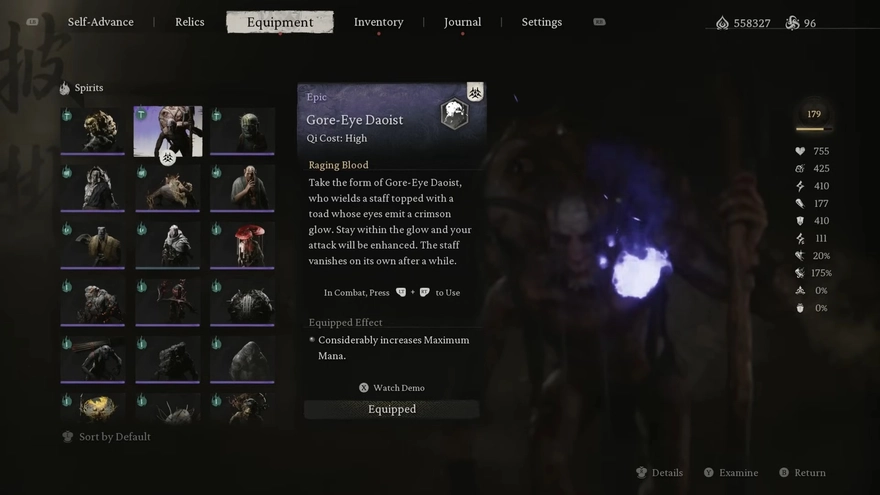Switch to the Settings tab

(x=541, y=22)
